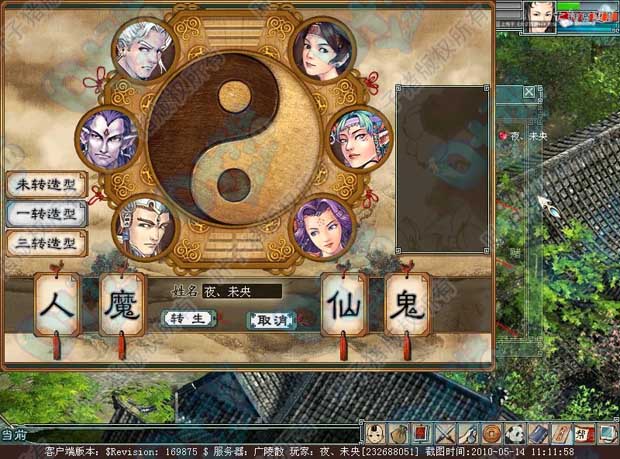This screenshot has height=459, width=620.
Task: Click the crossed swords toolbar icon
Action: point(447,434)
